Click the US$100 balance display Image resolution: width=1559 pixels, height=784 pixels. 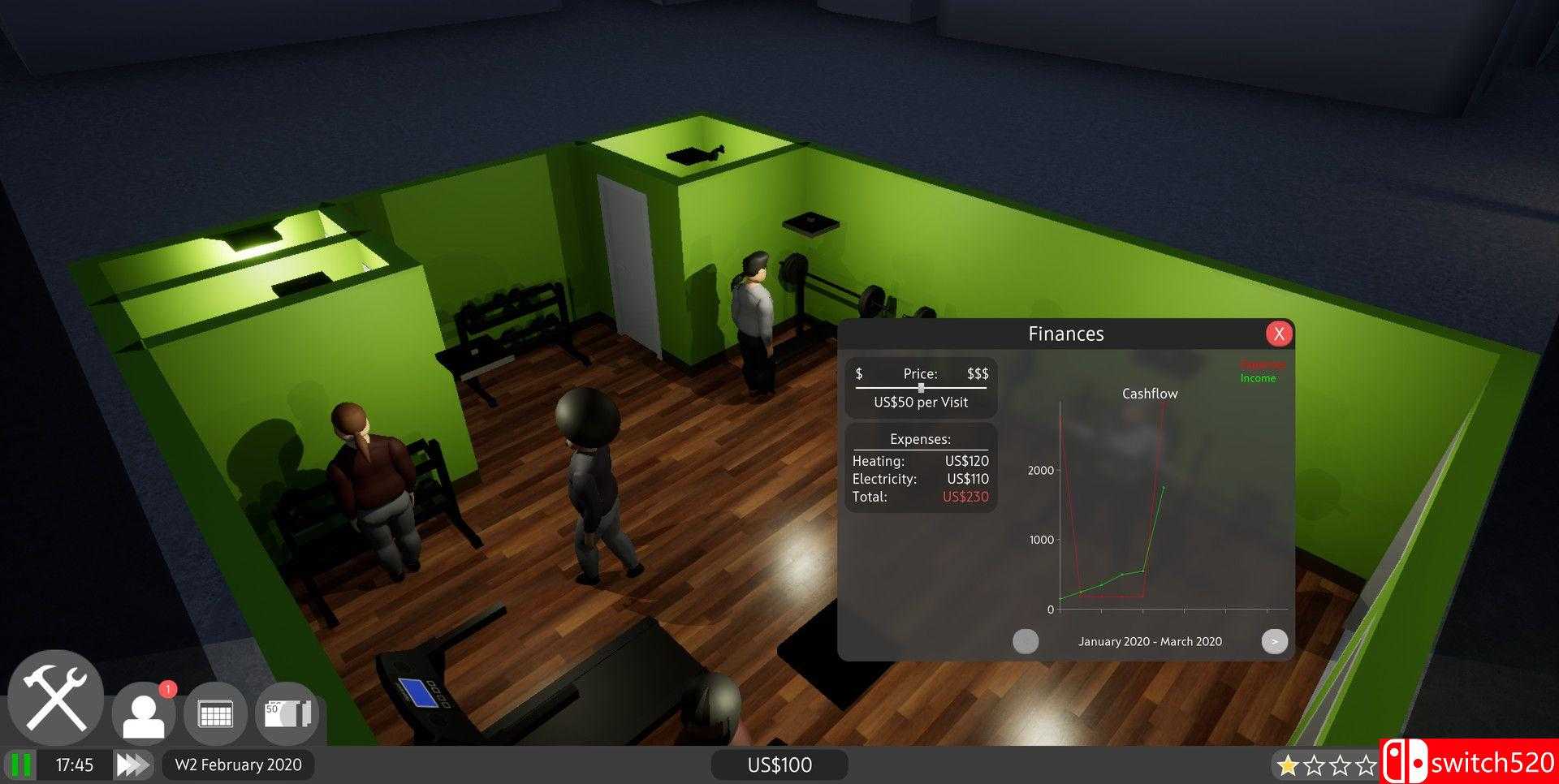coord(779,764)
